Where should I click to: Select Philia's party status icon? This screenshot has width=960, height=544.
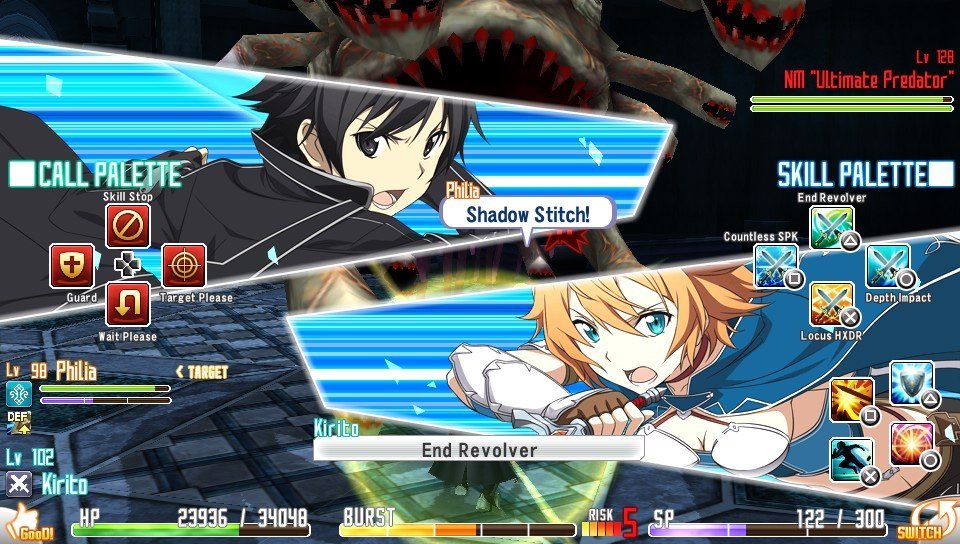(19, 394)
